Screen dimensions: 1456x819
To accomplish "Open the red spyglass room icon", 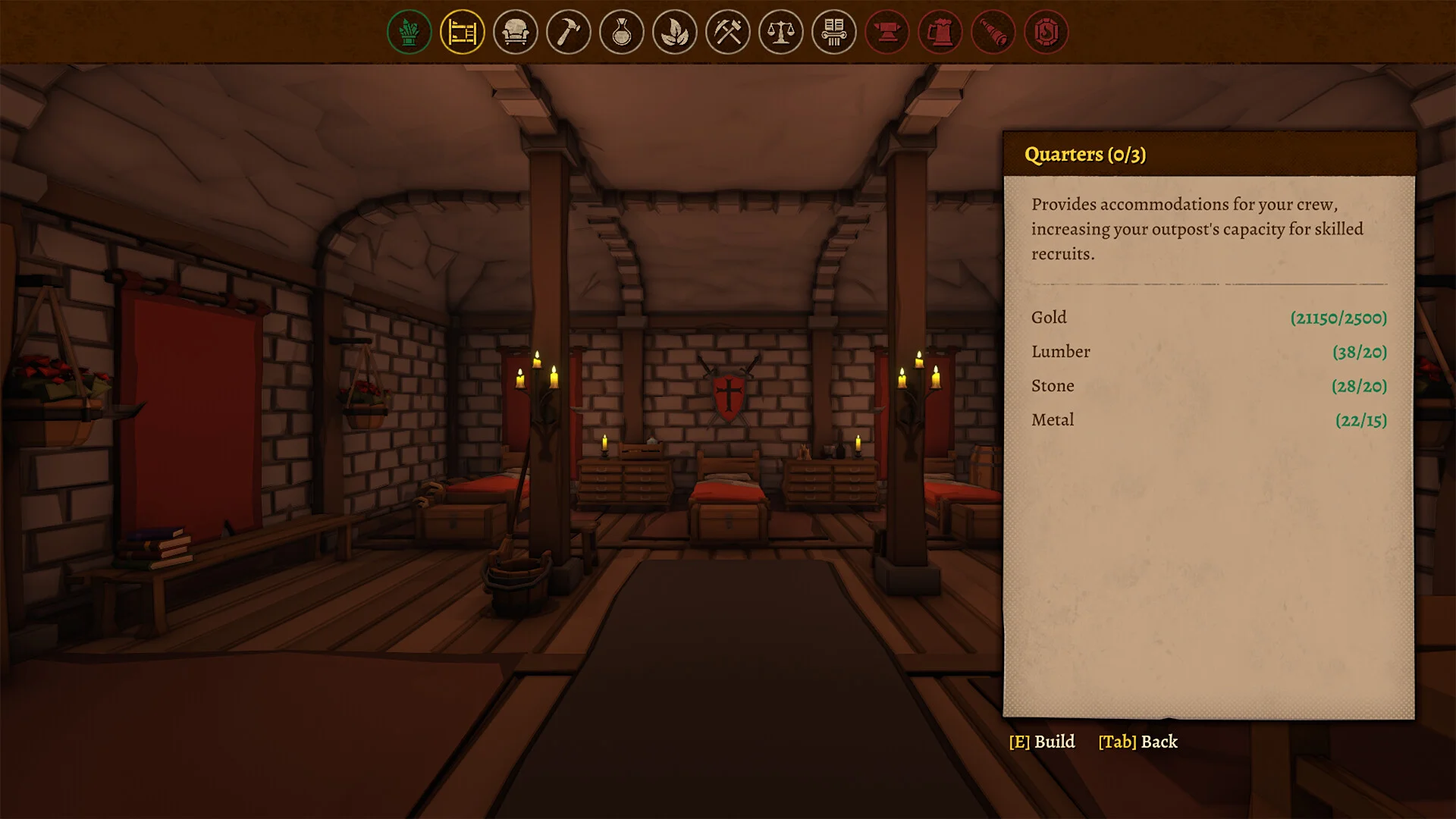I will click(993, 32).
